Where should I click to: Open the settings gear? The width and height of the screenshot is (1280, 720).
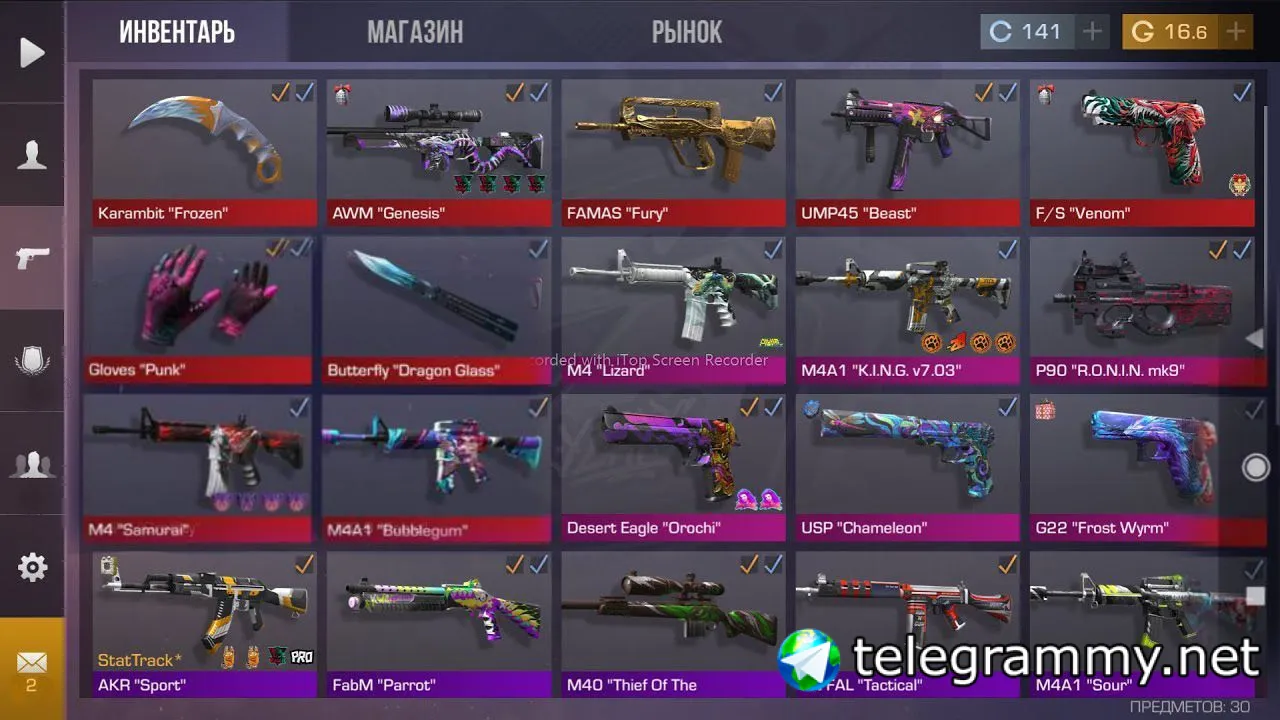point(32,568)
